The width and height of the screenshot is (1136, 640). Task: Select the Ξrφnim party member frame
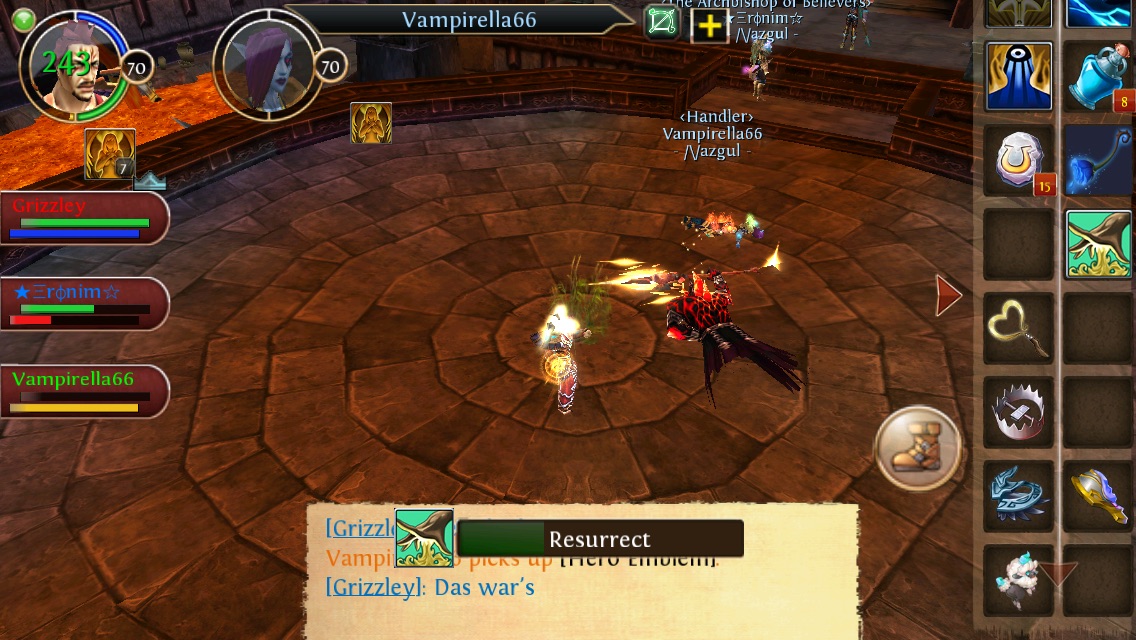click(x=84, y=304)
